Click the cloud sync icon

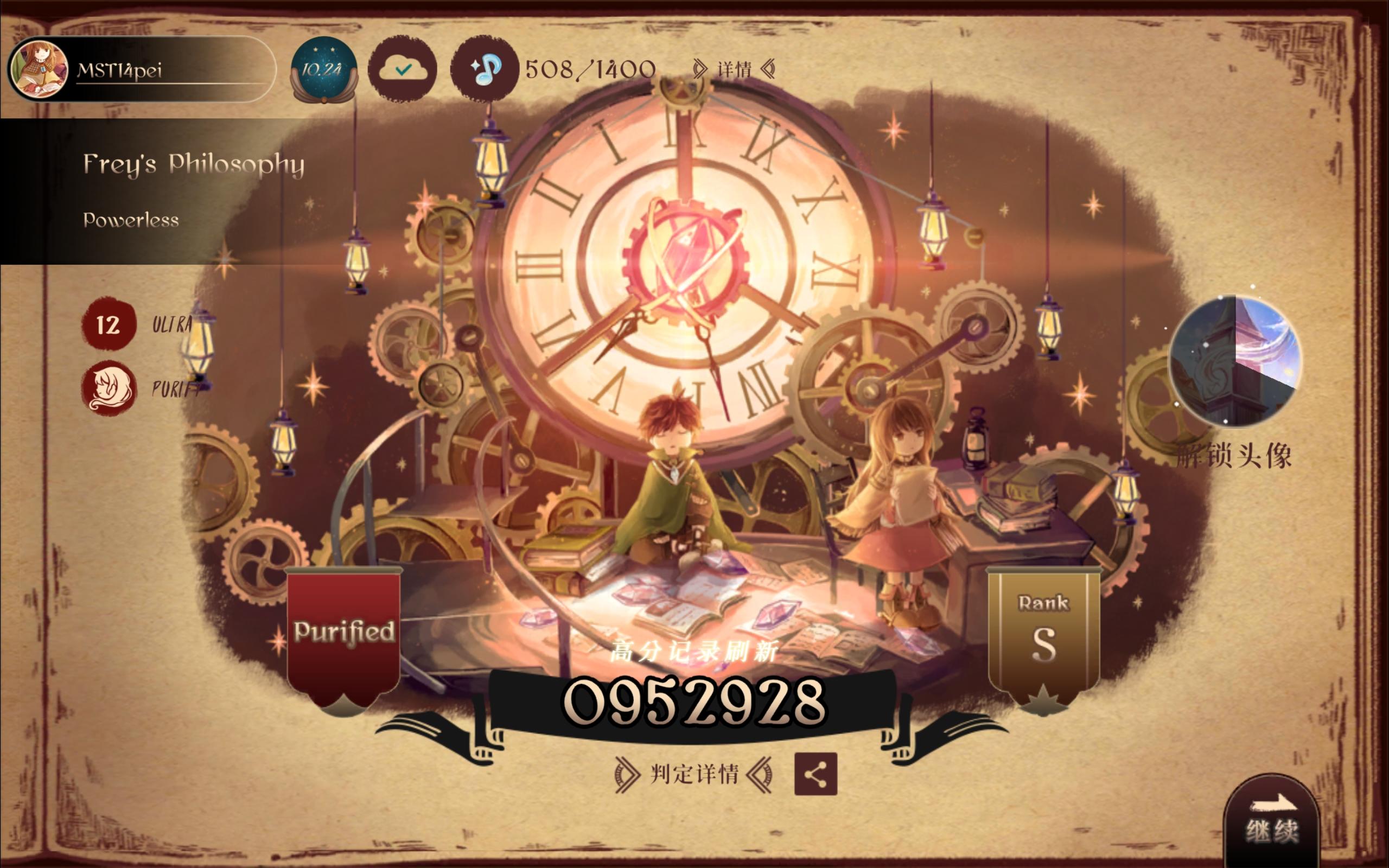coord(404,68)
